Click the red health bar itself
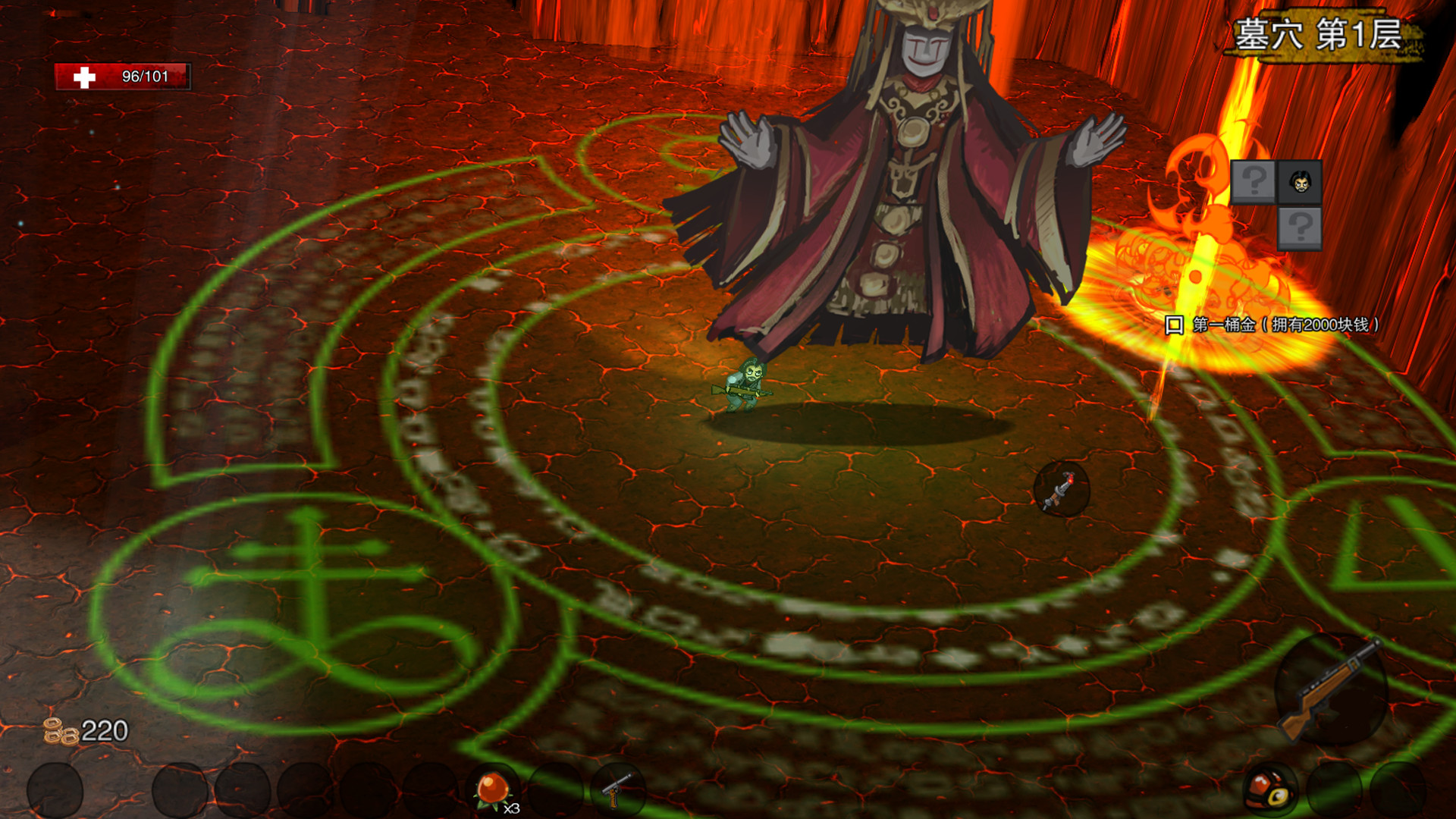The width and height of the screenshot is (1456, 819). coord(125,75)
